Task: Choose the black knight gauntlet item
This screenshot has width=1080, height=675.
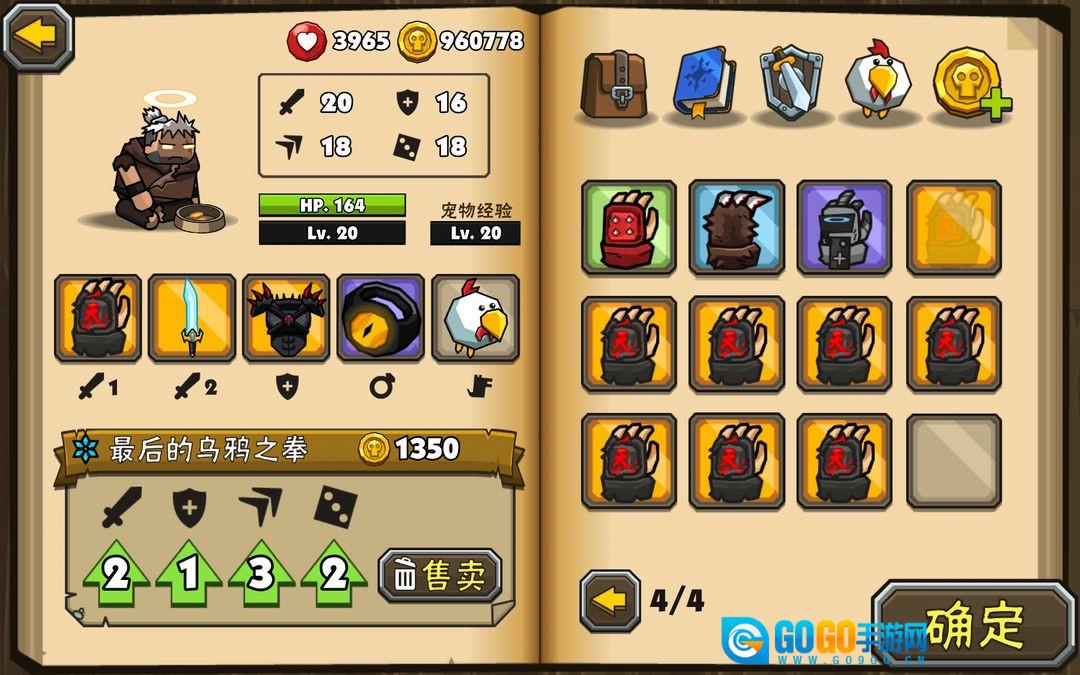Action: 845,227
